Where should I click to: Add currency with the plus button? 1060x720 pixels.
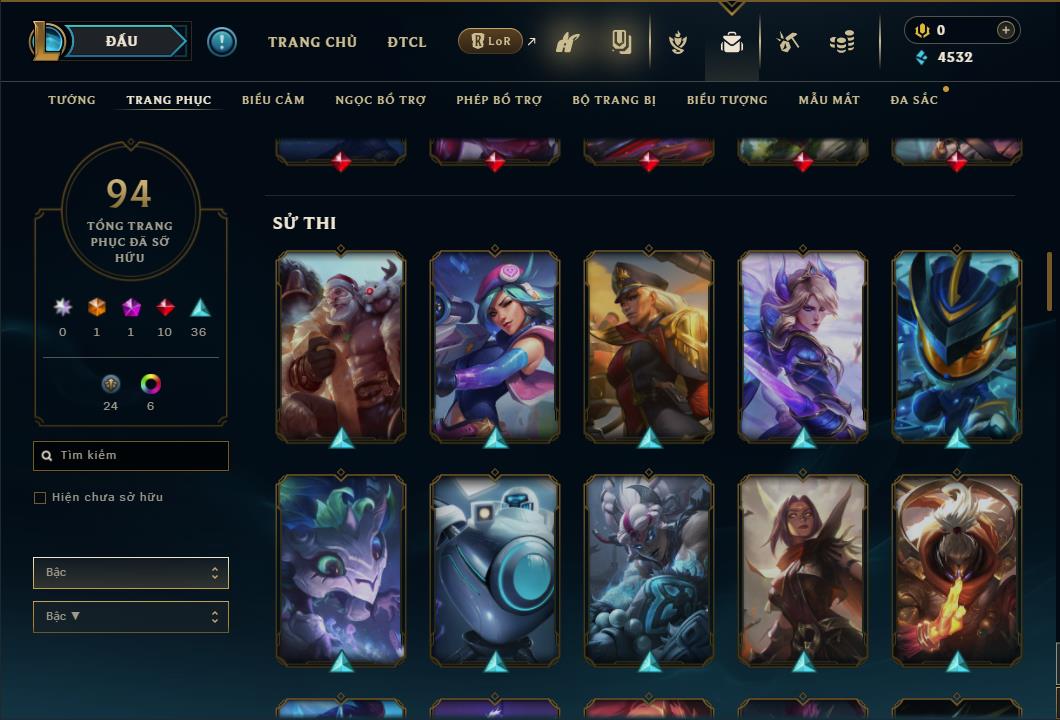1006,30
